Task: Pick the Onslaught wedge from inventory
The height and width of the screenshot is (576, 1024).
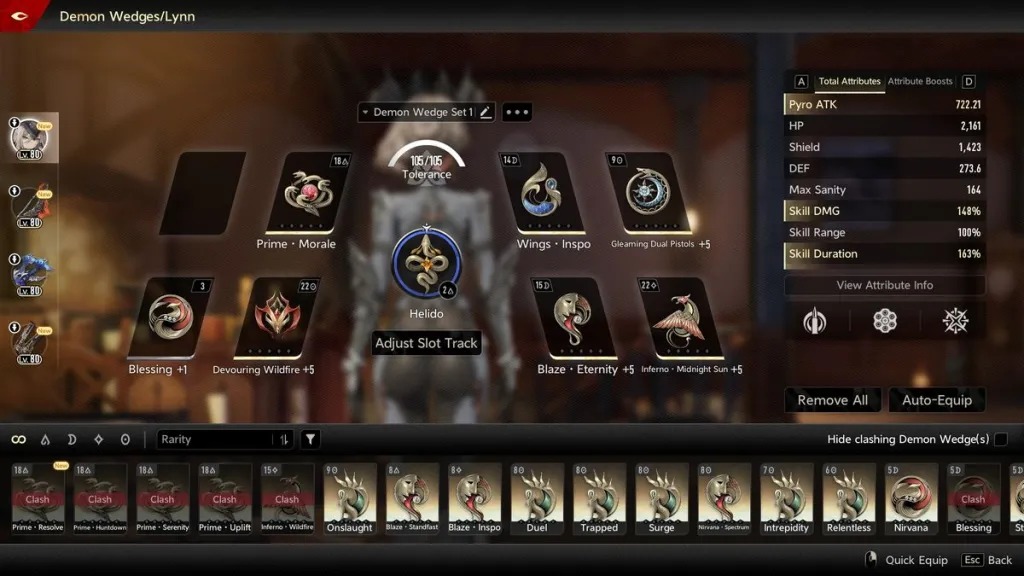Action: (x=350, y=498)
